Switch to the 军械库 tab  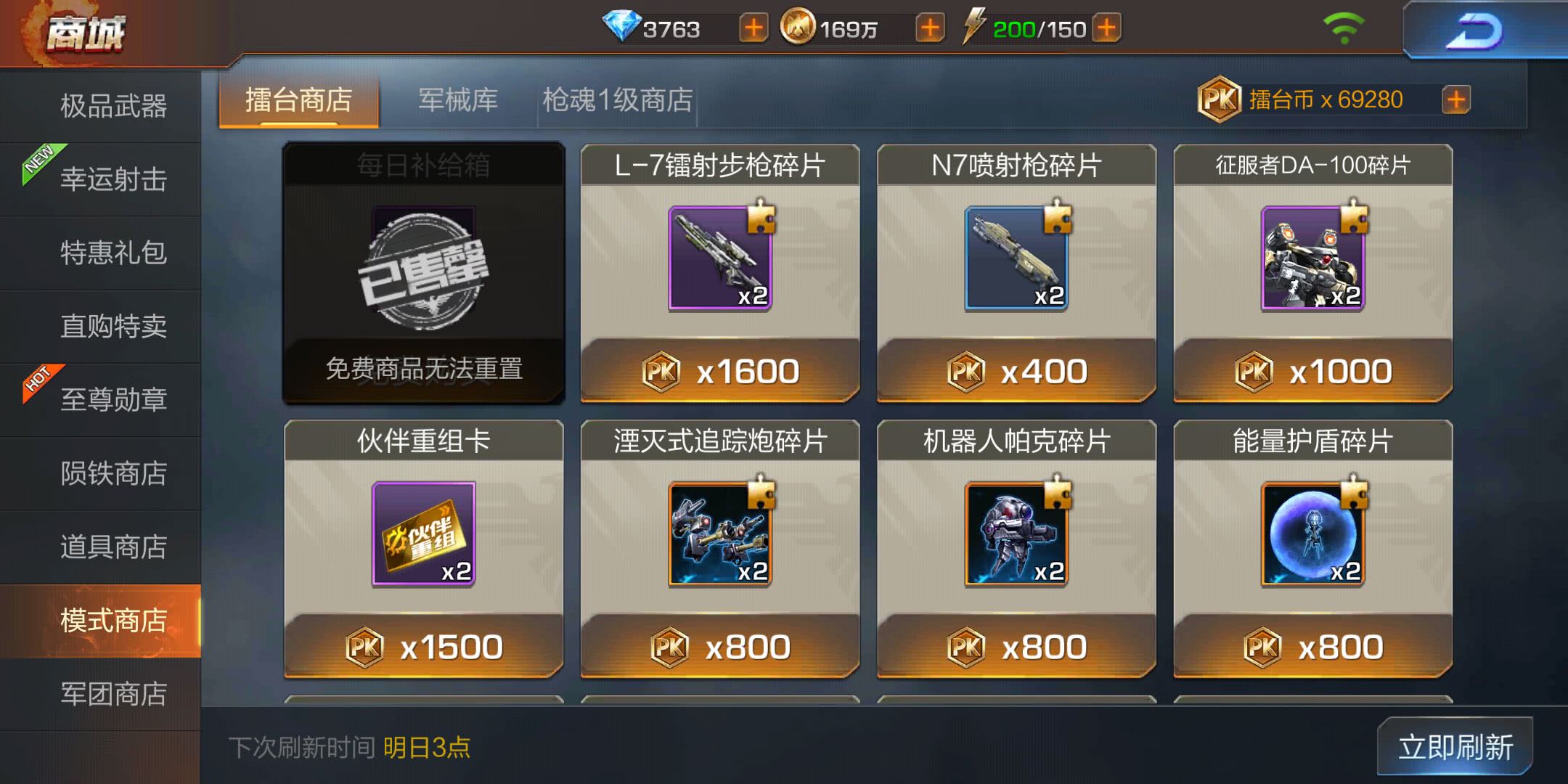pyautogui.click(x=456, y=100)
